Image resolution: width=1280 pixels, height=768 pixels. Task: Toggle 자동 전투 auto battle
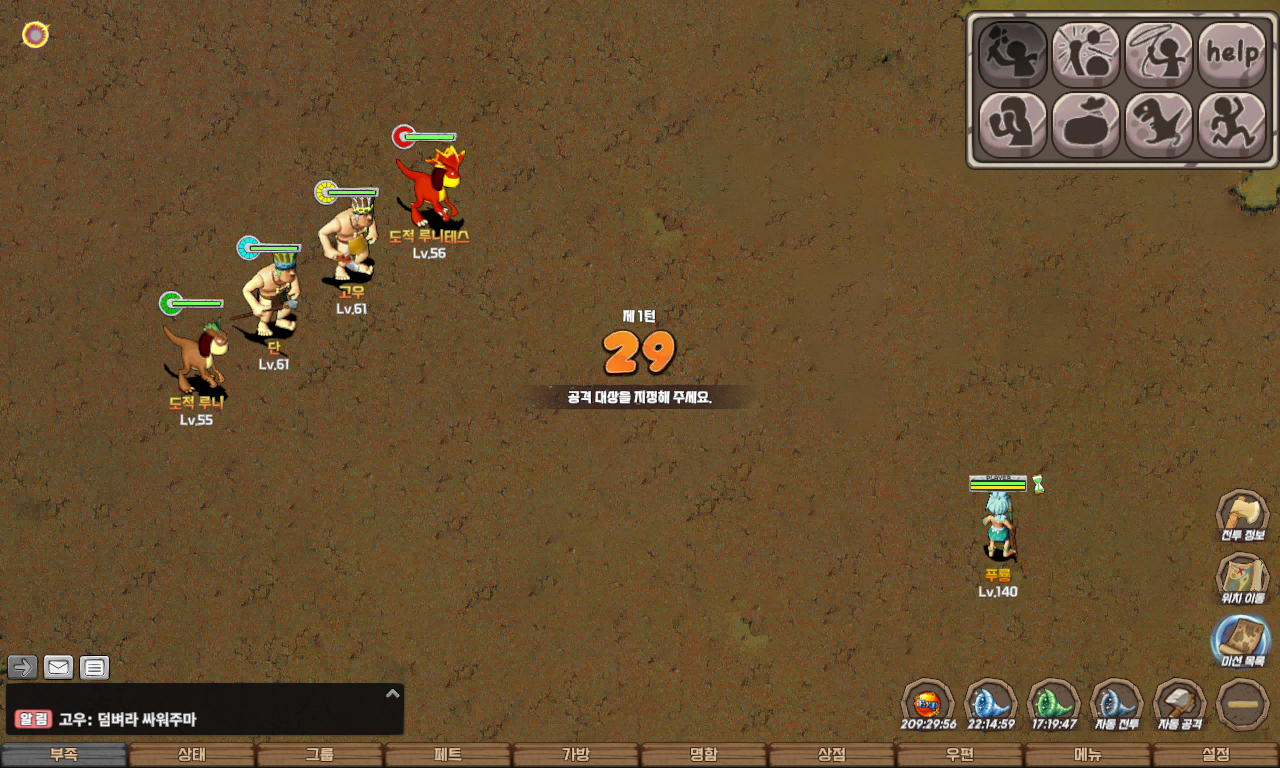(x=1116, y=703)
